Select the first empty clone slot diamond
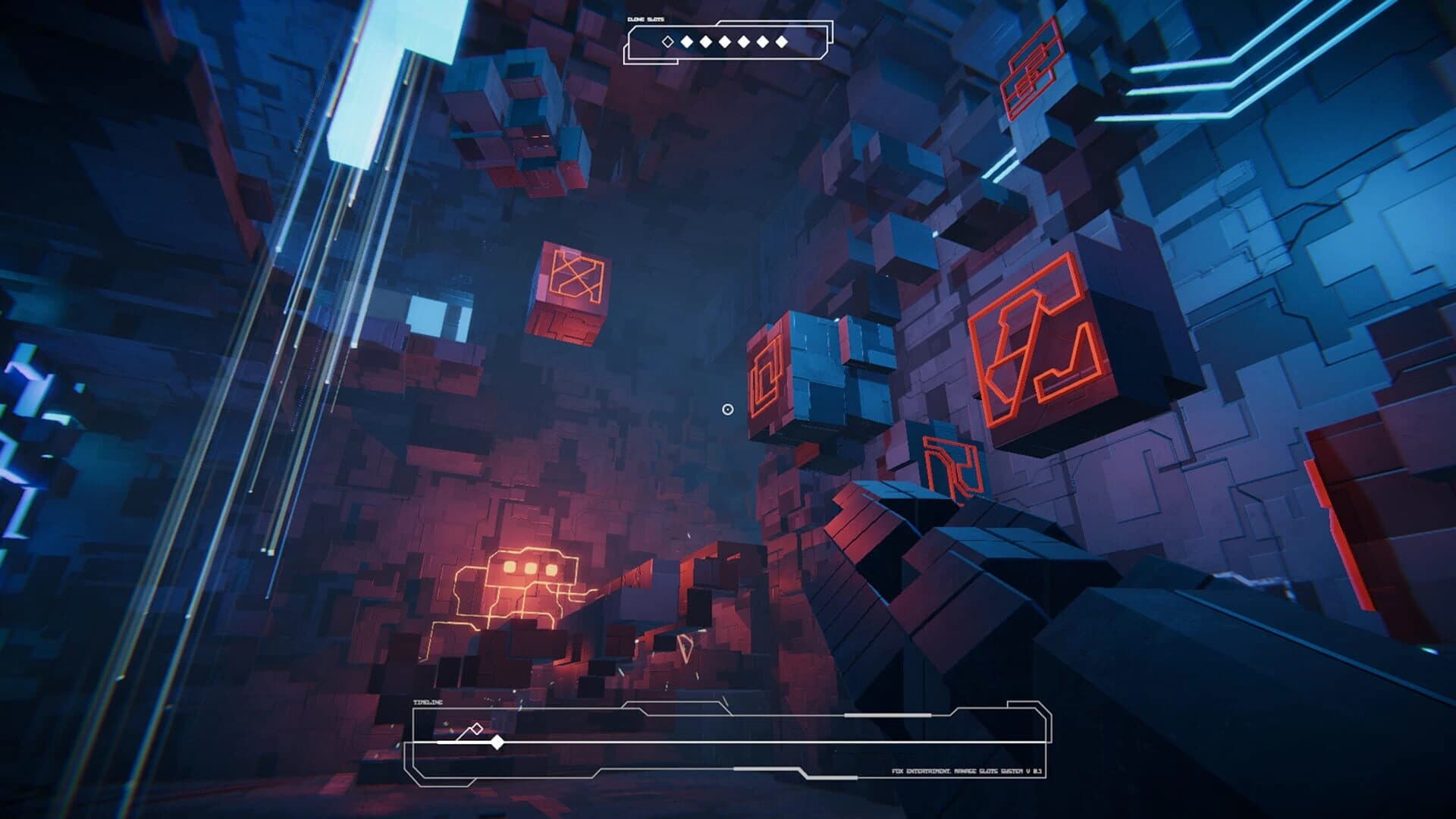1456x819 pixels. pos(667,42)
